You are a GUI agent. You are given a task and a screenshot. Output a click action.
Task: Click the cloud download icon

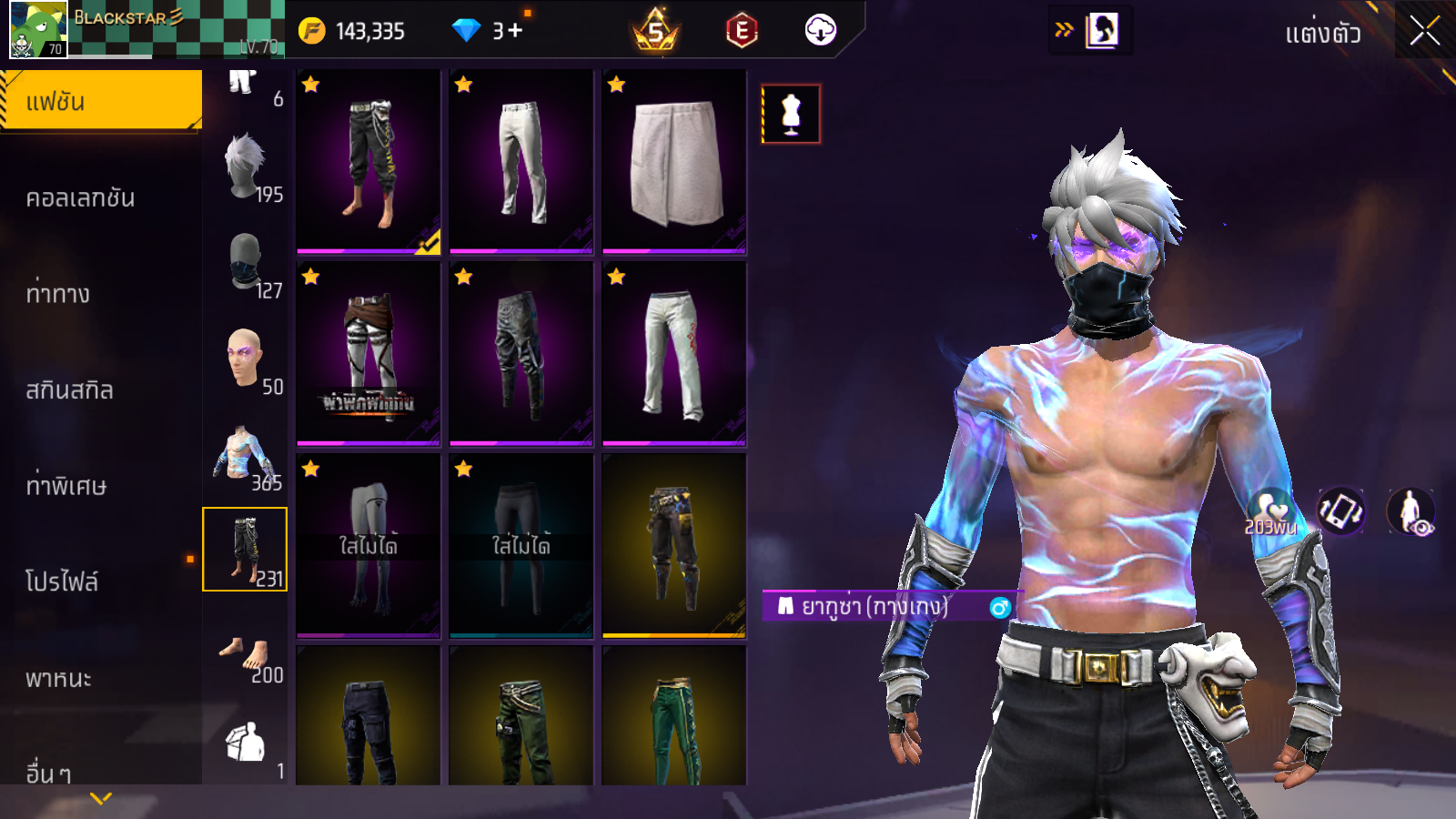(820, 30)
